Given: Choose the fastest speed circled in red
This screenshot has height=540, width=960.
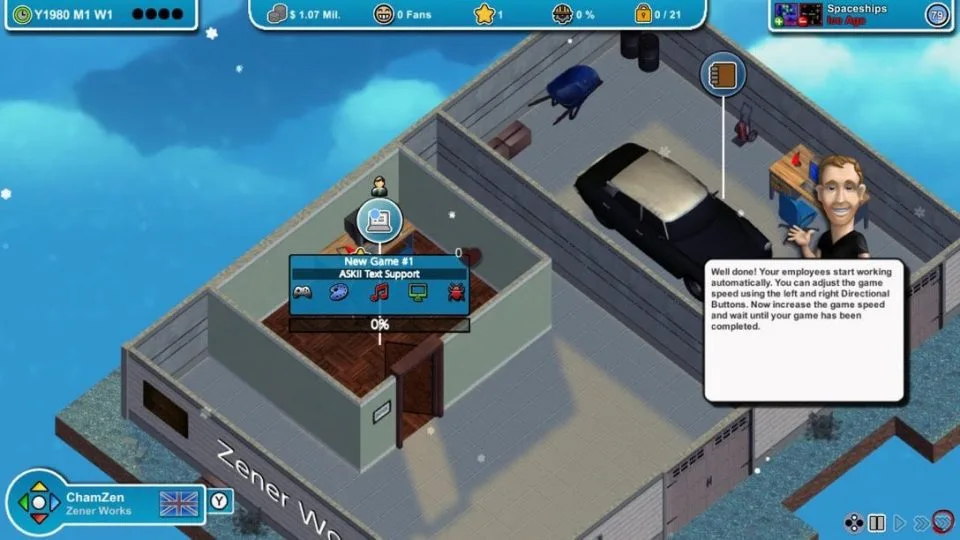Looking at the screenshot, I should [x=941, y=523].
